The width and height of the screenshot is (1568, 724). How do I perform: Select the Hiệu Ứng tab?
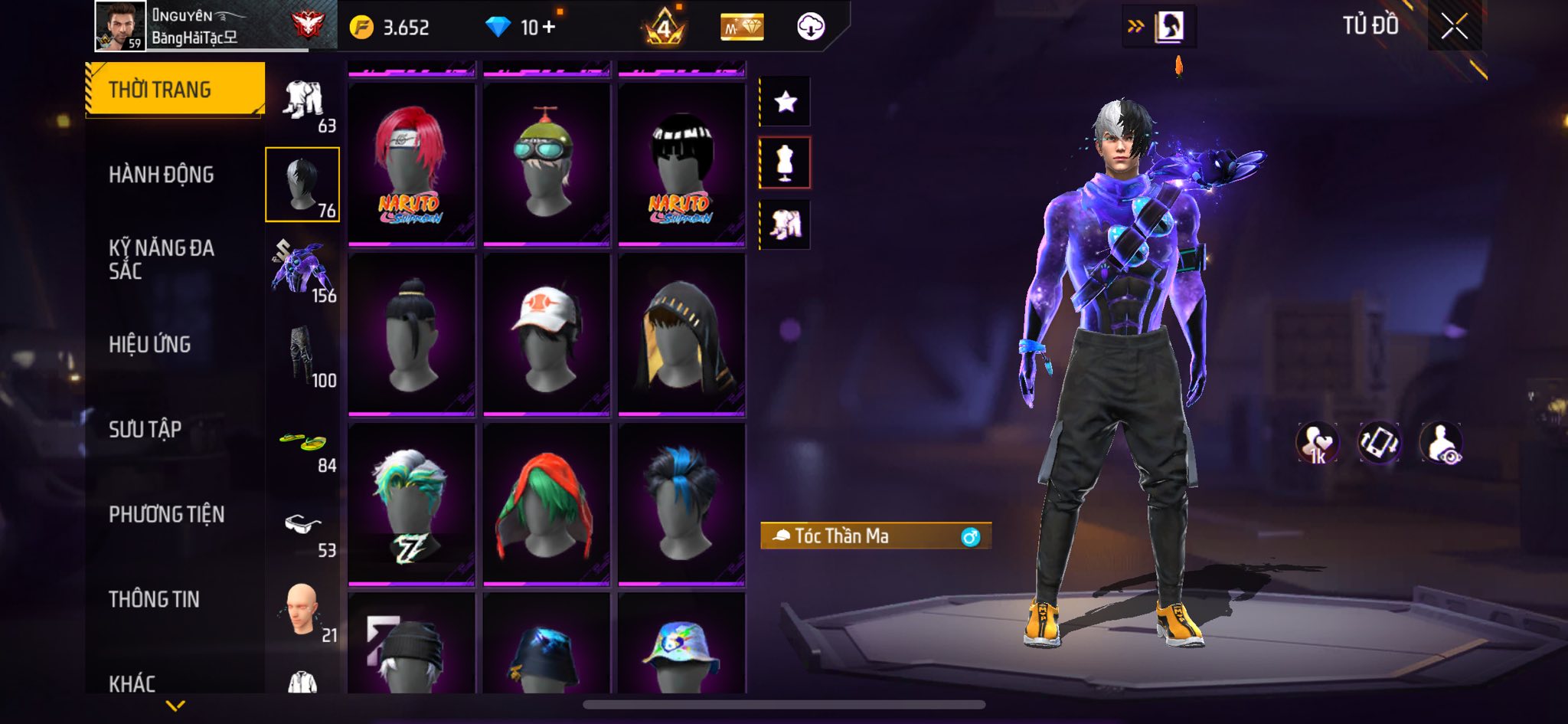pos(150,345)
